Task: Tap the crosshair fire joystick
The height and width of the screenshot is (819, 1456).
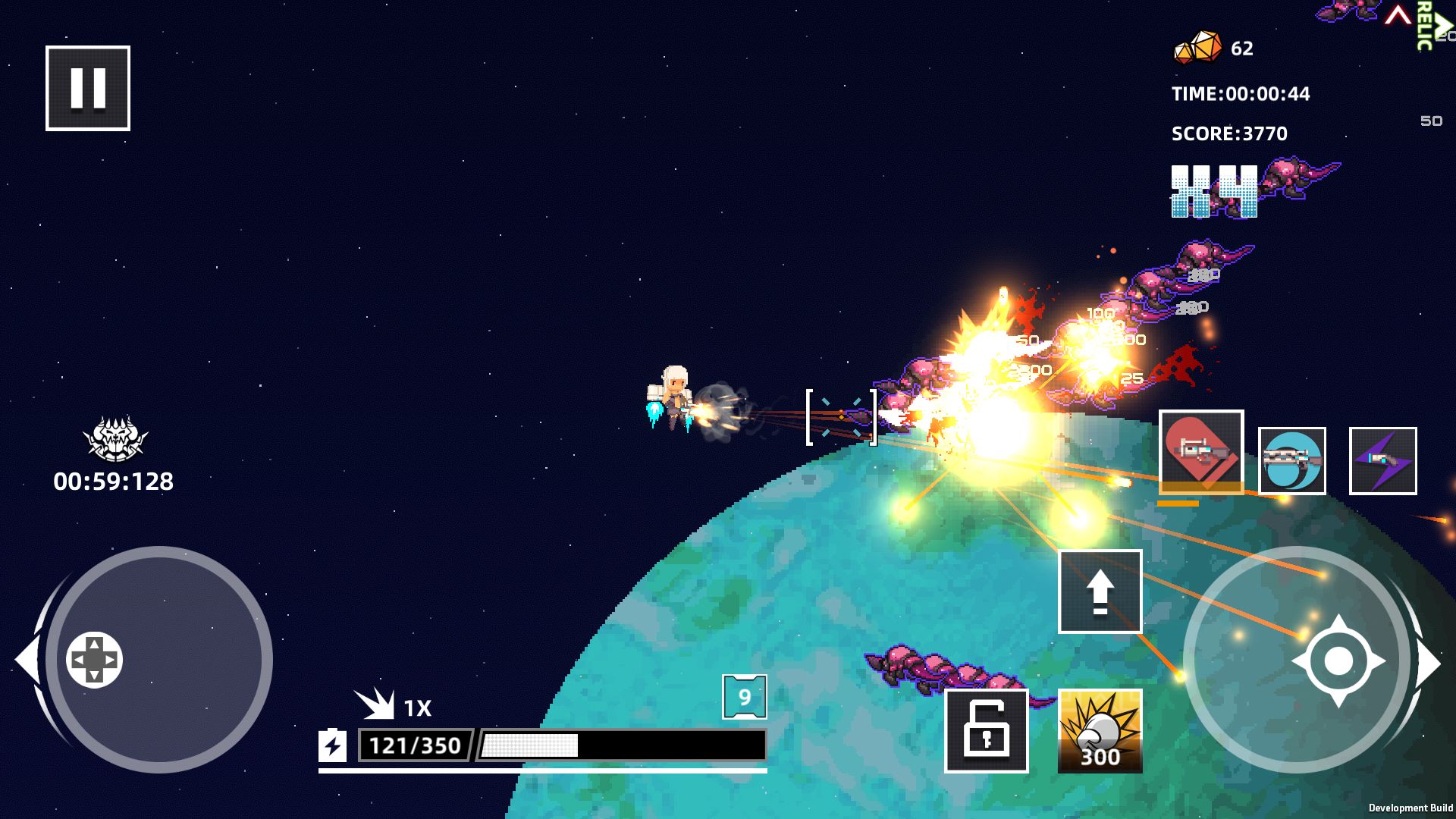Action: coord(1338,661)
